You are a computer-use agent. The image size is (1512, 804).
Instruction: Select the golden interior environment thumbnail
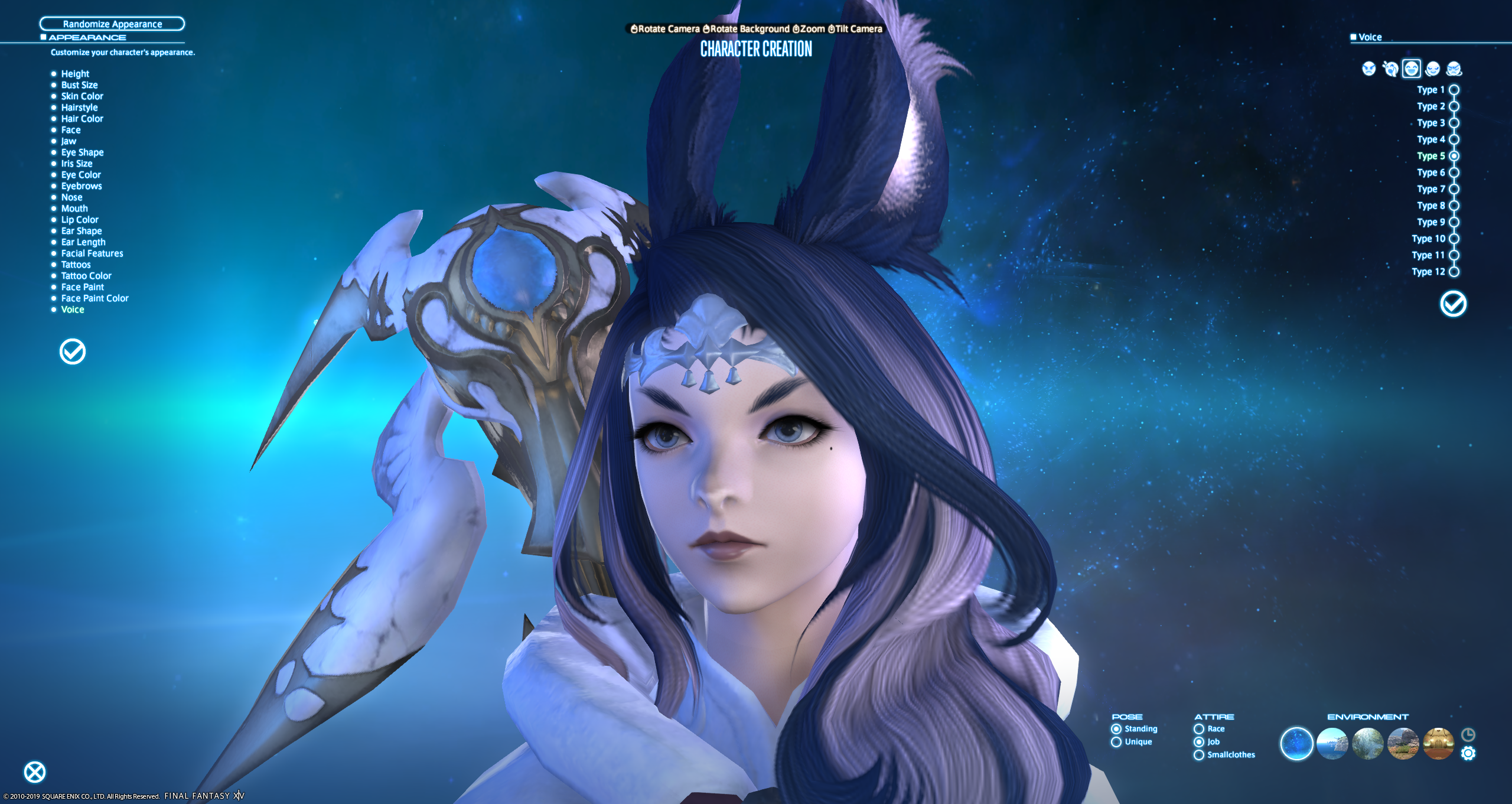point(1438,743)
